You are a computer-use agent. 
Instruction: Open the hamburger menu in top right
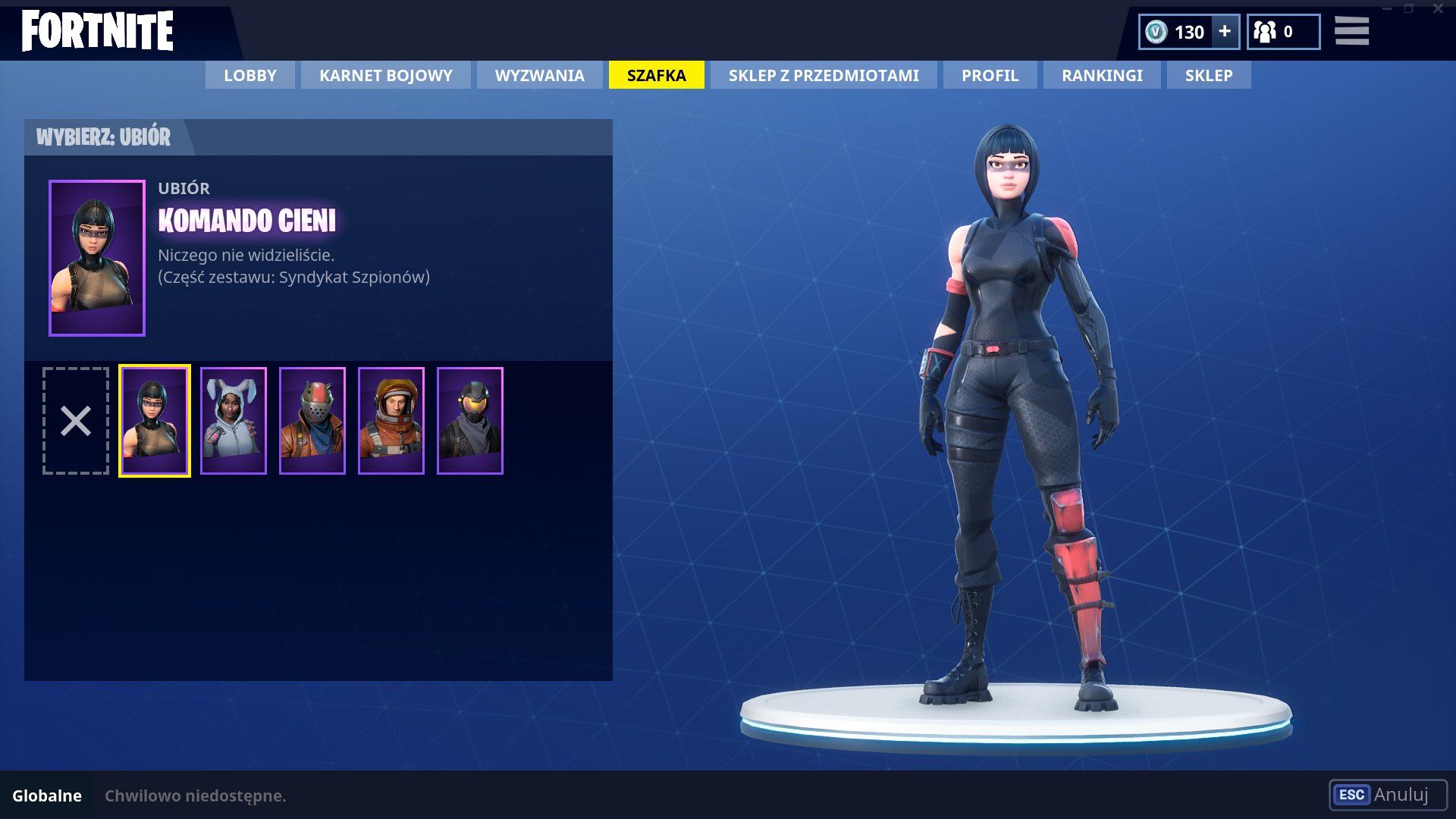[1351, 32]
